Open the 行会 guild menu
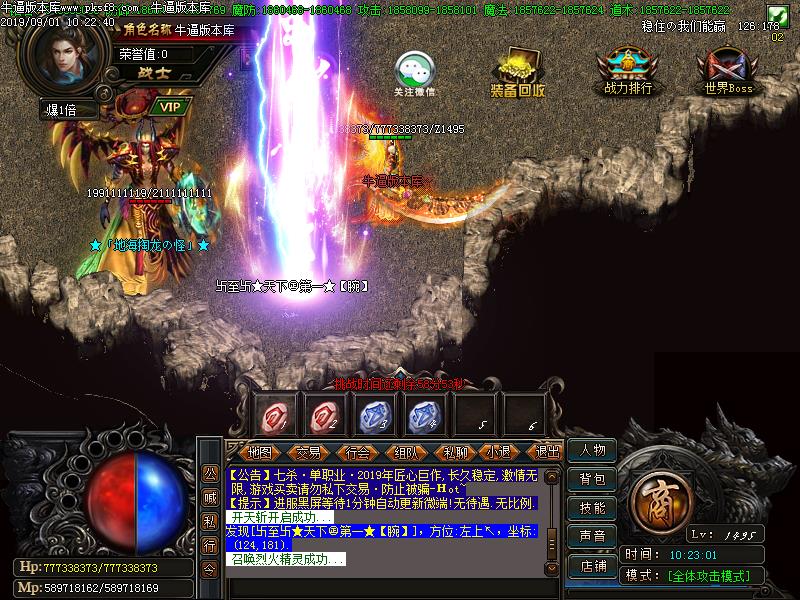 357,452
